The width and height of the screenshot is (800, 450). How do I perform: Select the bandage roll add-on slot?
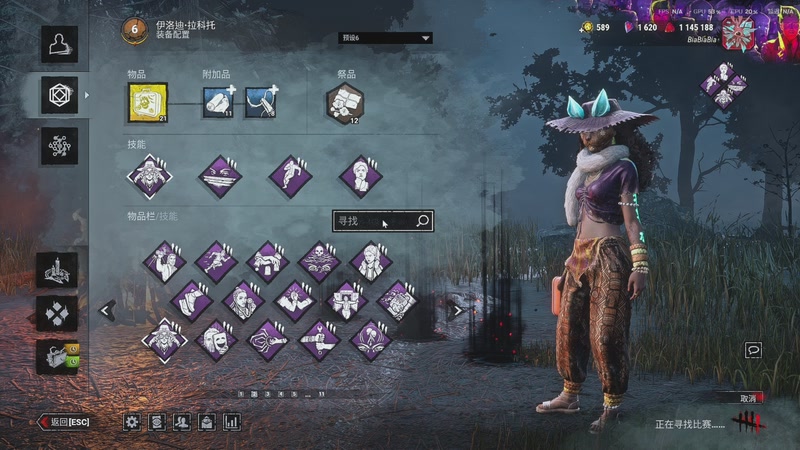[x=218, y=102]
